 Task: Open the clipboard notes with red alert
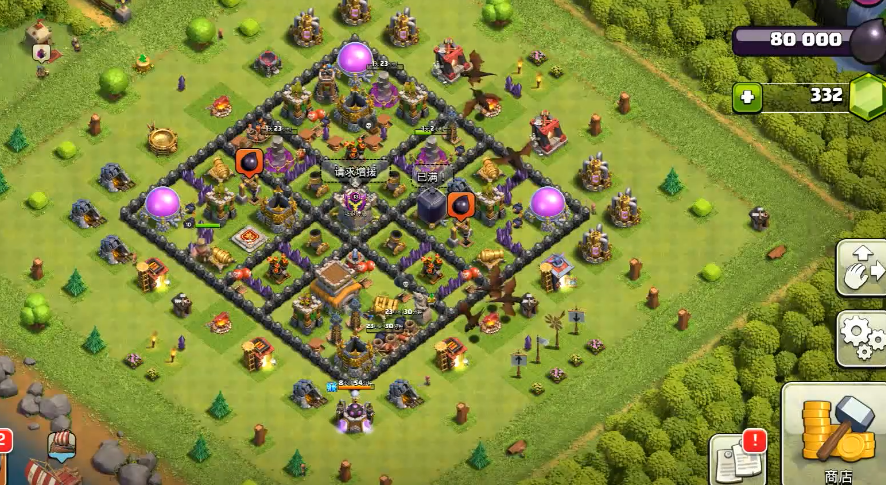click(737, 460)
